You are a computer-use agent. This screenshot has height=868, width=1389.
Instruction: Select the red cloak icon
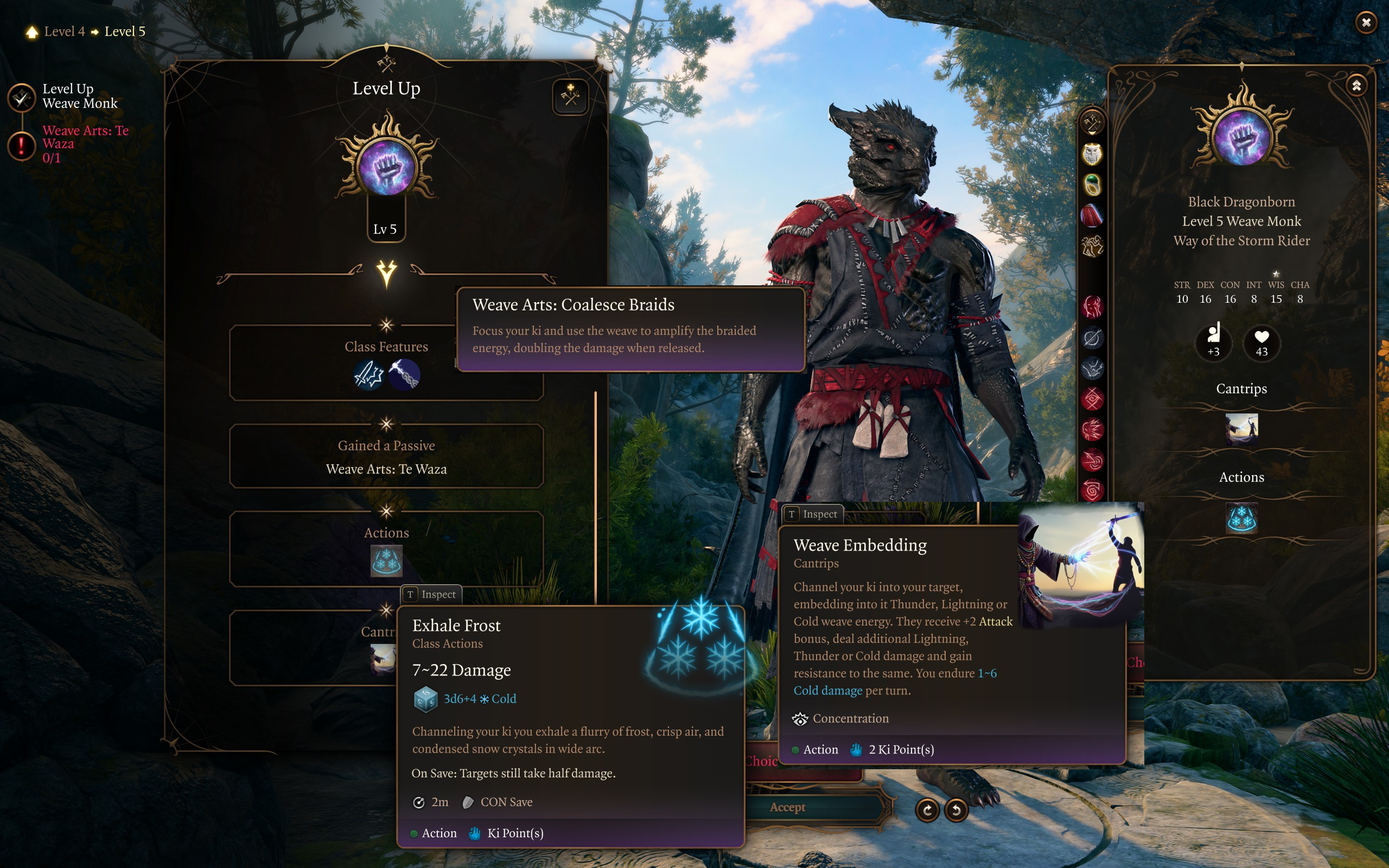click(x=1092, y=216)
